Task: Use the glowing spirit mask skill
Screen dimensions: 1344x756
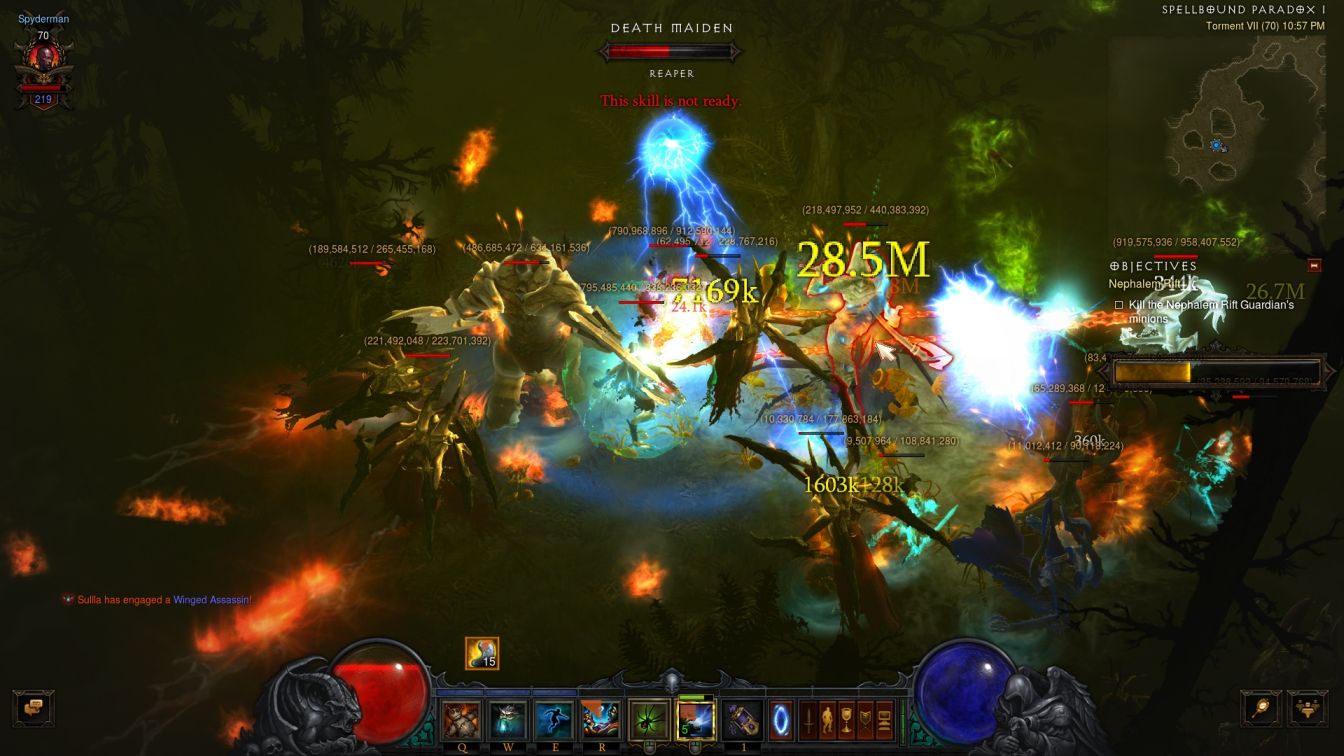Action: point(508,720)
